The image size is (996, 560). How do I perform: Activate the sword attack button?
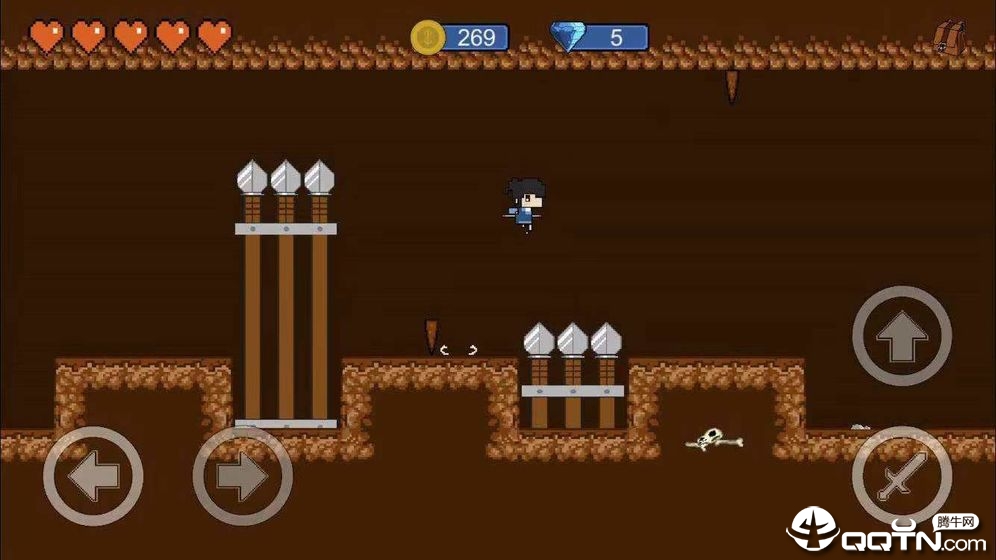(x=901, y=477)
